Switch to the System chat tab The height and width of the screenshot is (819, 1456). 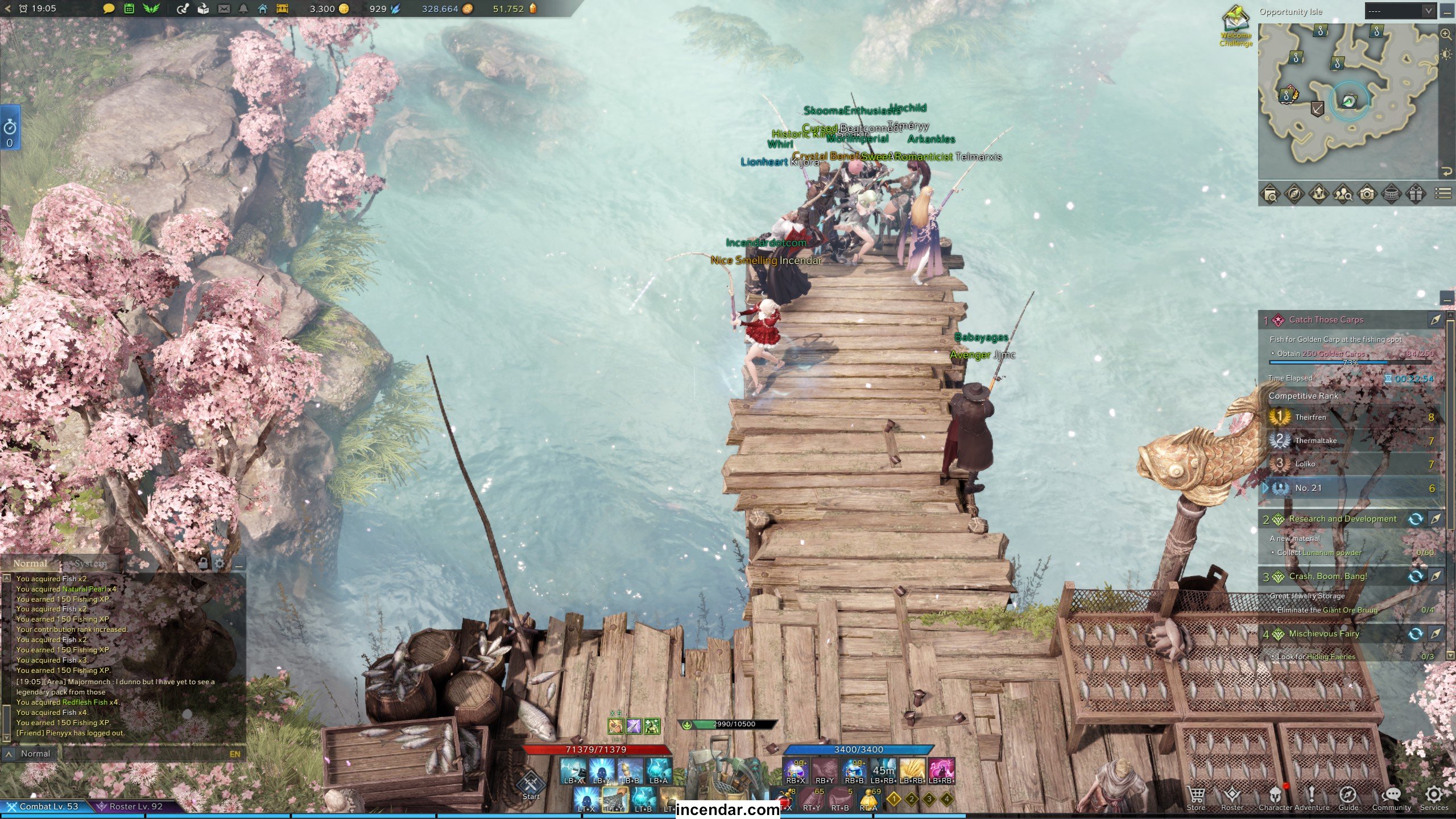[91, 564]
